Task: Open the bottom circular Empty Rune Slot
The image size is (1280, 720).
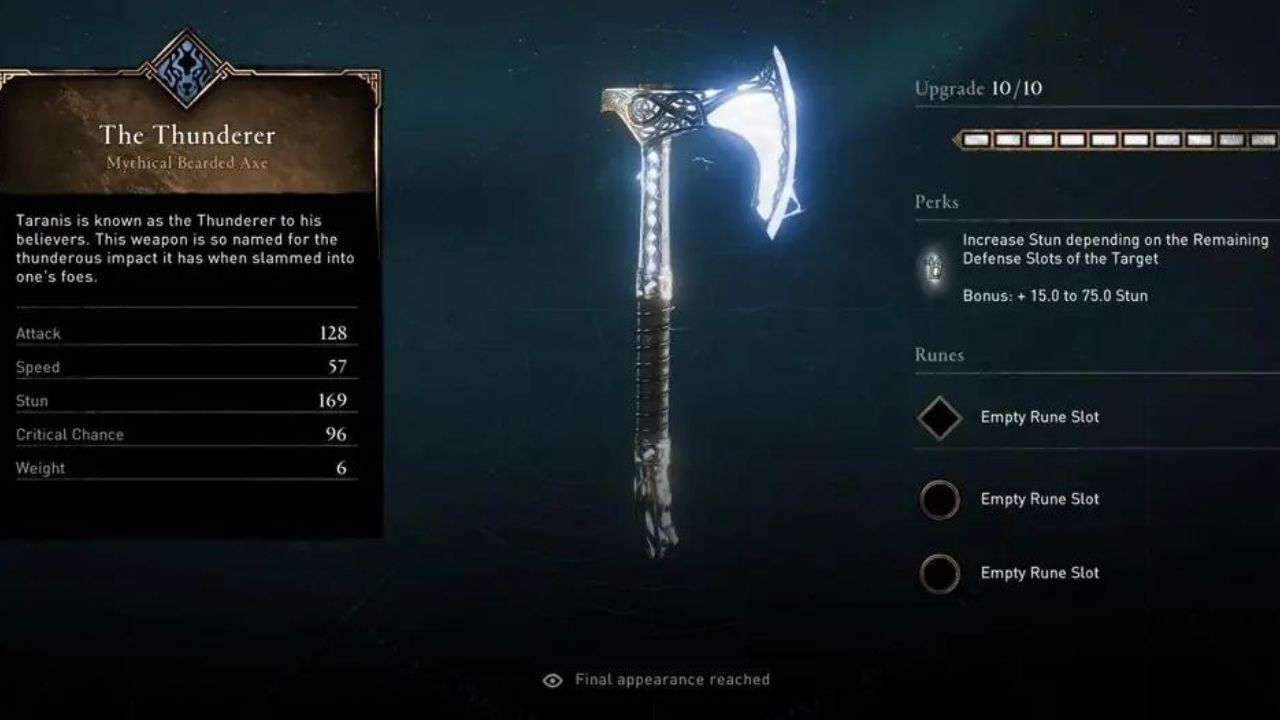Action: click(939, 573)
